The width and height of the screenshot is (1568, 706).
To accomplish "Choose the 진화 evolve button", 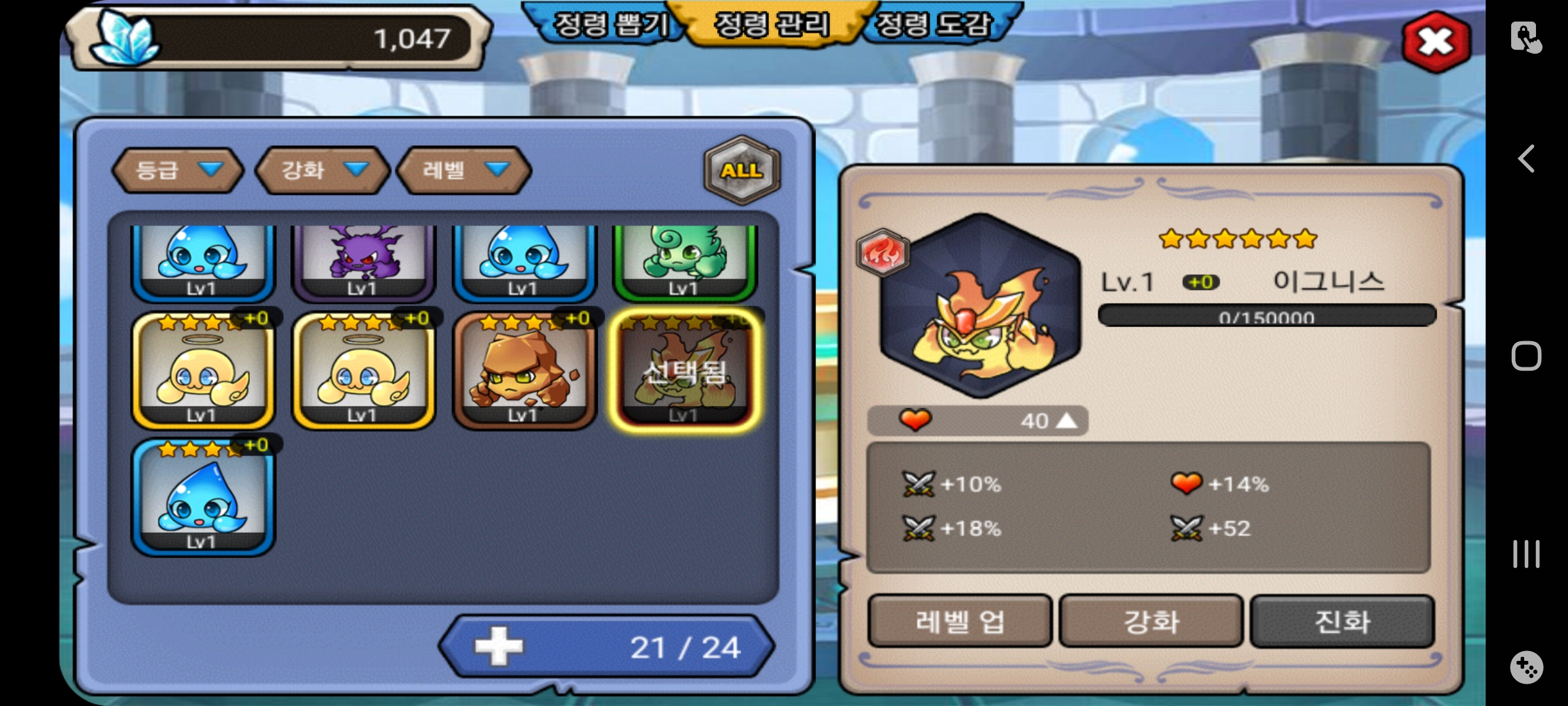I will click(x=1342, y=621).
